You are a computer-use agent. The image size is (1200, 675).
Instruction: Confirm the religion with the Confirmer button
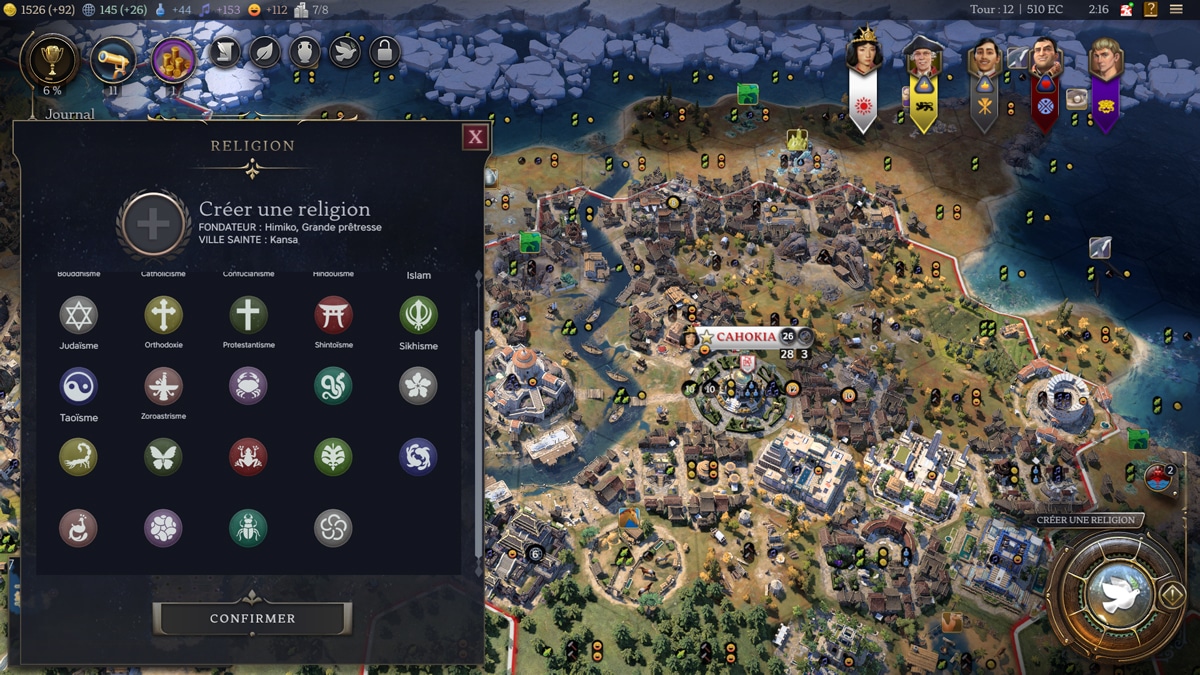(x=252, y=618)
